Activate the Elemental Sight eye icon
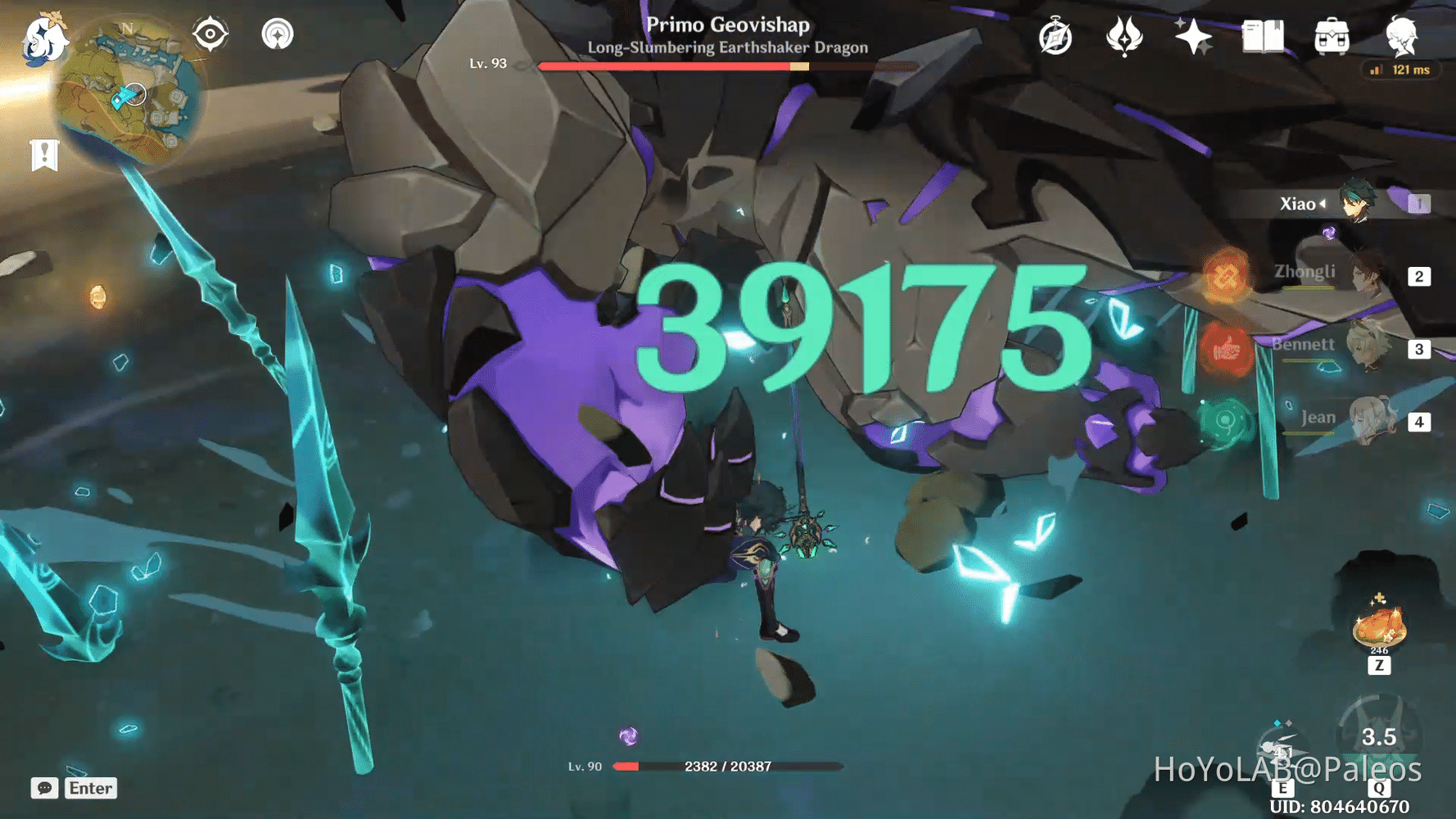This screenshot has width=1456, height=819. 210,34
